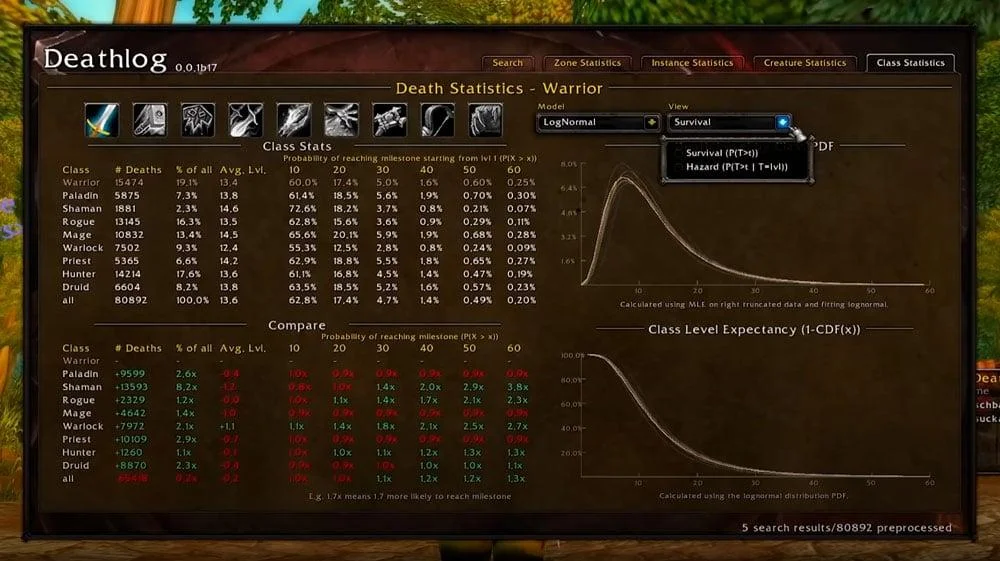Choose the Survival (P(T>t)) view option
1000x561 pixels.
click(x=735, y=153)
